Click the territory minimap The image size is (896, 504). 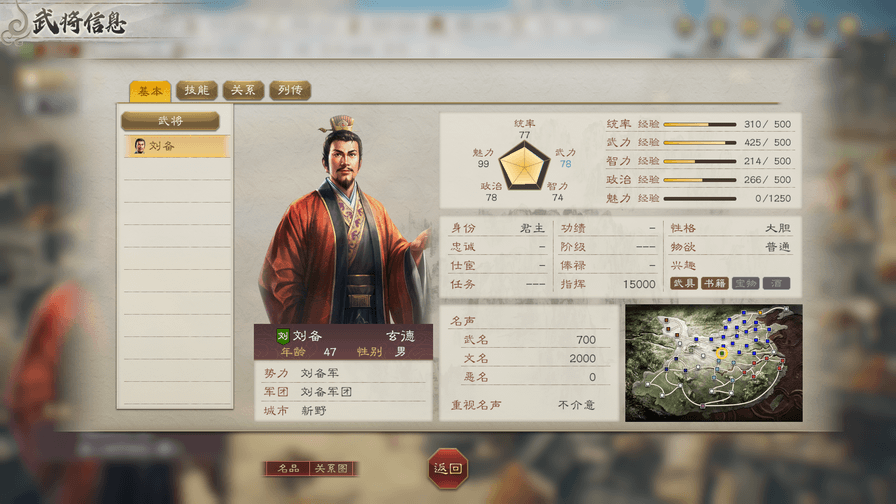tap(713, 363)
